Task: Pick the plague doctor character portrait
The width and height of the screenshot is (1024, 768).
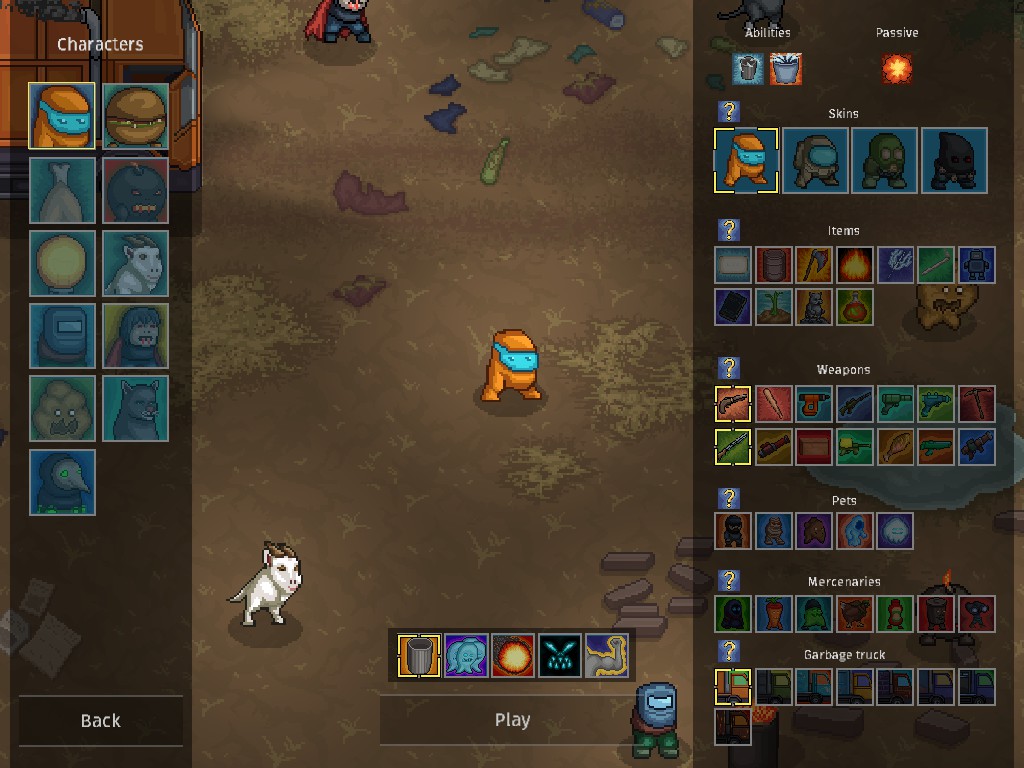Action: pyautogui.click(x=62, y=482)
